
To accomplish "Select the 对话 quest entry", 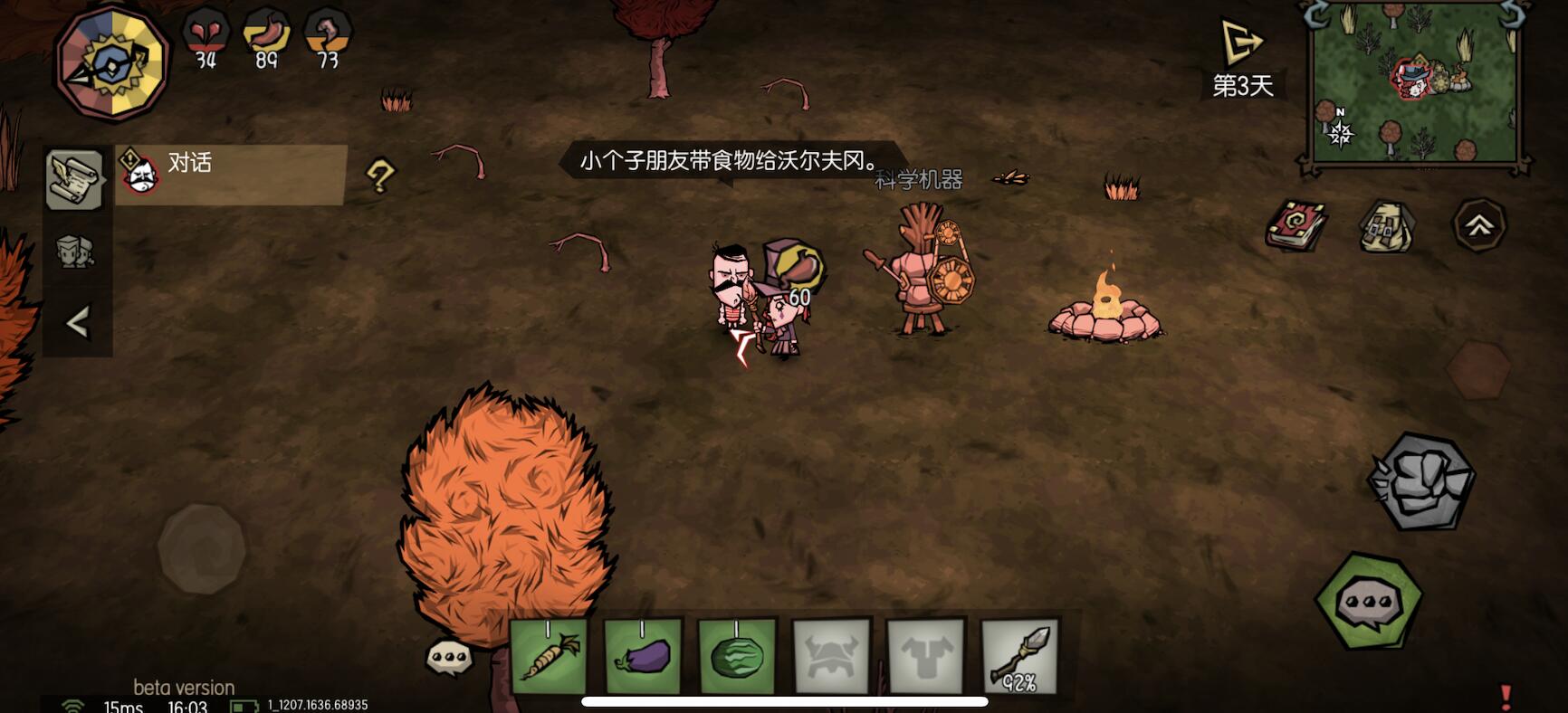I will 230,172.
